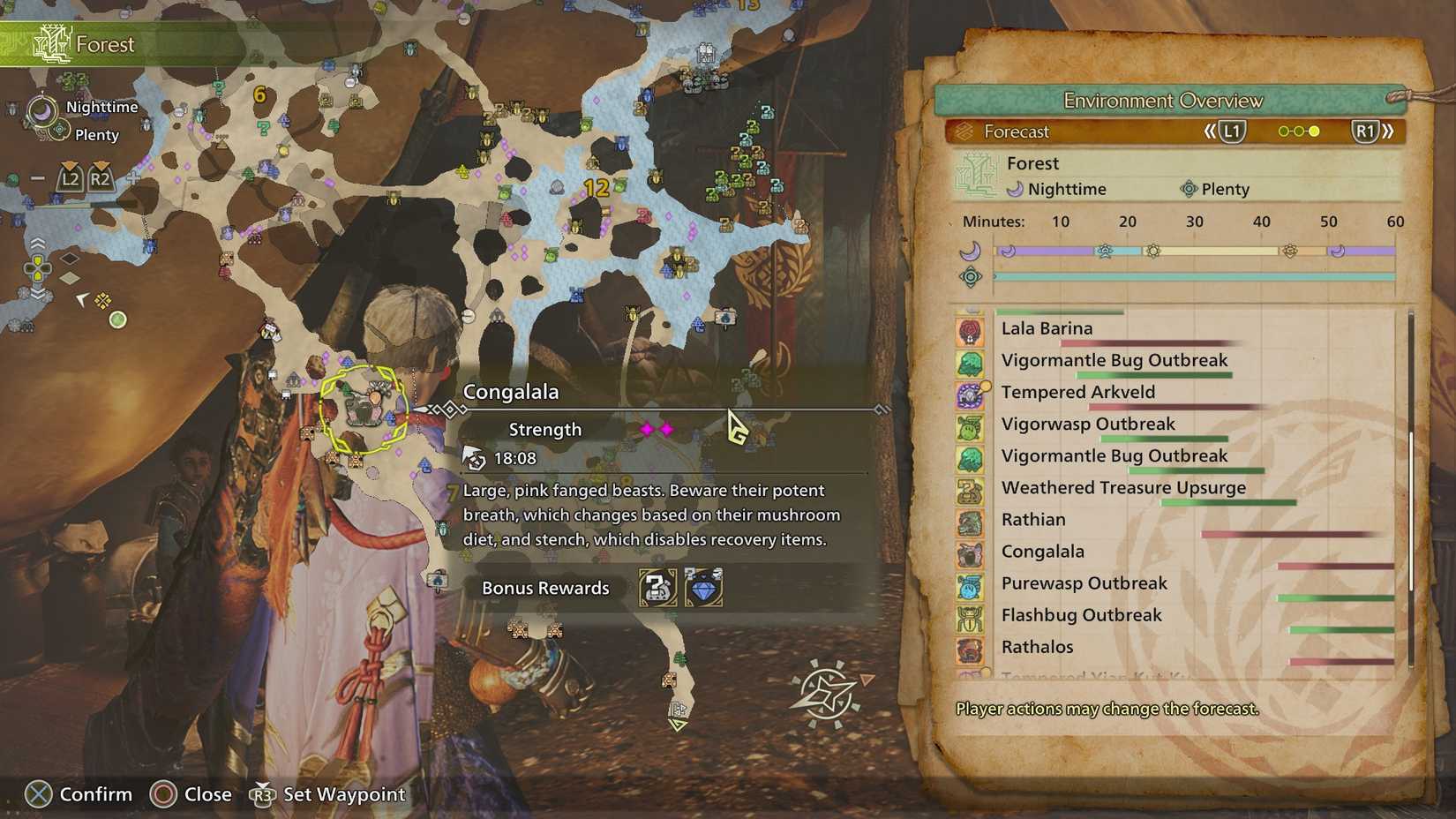This screenshot has height=819, width=1456.
Task: Select the Vigorwasp Outbreak icon
Action: point(971,427)
